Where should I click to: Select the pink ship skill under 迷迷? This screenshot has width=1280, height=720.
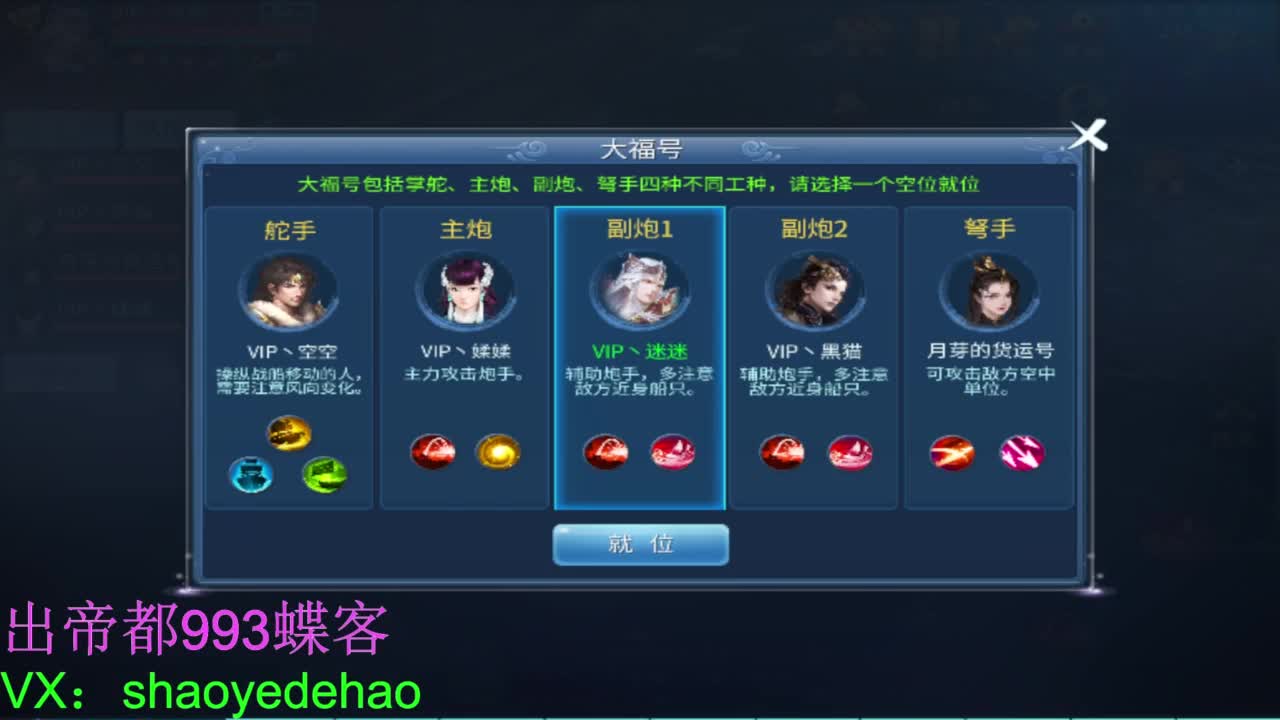click(672, 452)
